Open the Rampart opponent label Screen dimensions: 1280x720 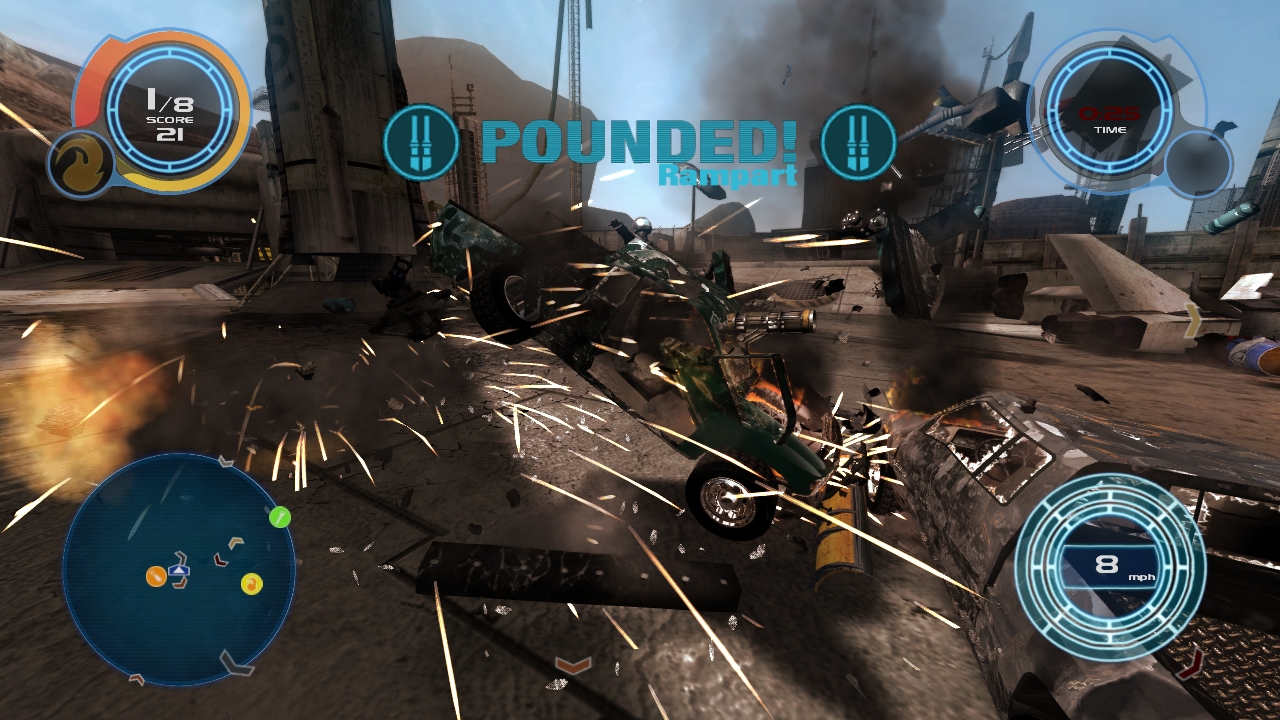coord(726,176)
